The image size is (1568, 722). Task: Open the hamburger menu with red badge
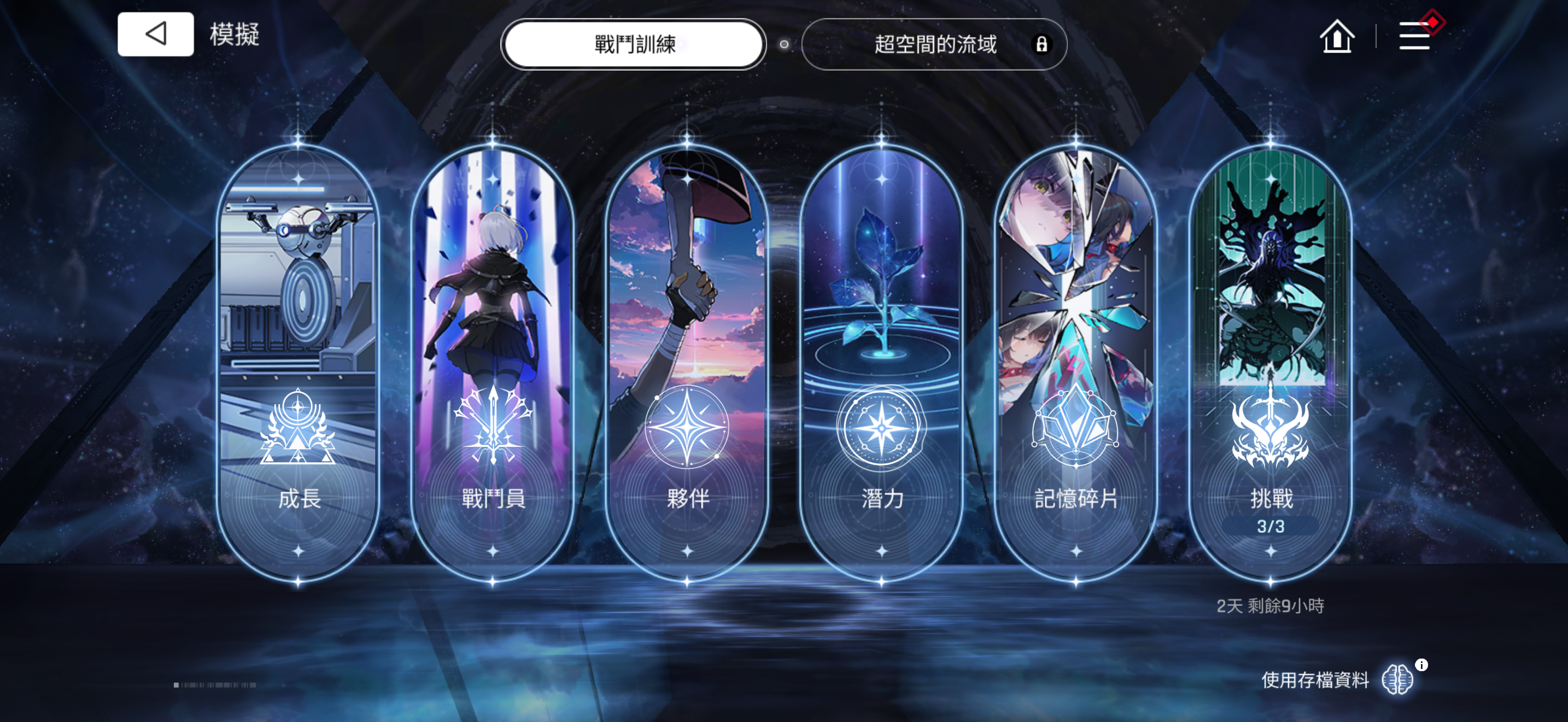click(x=1417, y=36)
